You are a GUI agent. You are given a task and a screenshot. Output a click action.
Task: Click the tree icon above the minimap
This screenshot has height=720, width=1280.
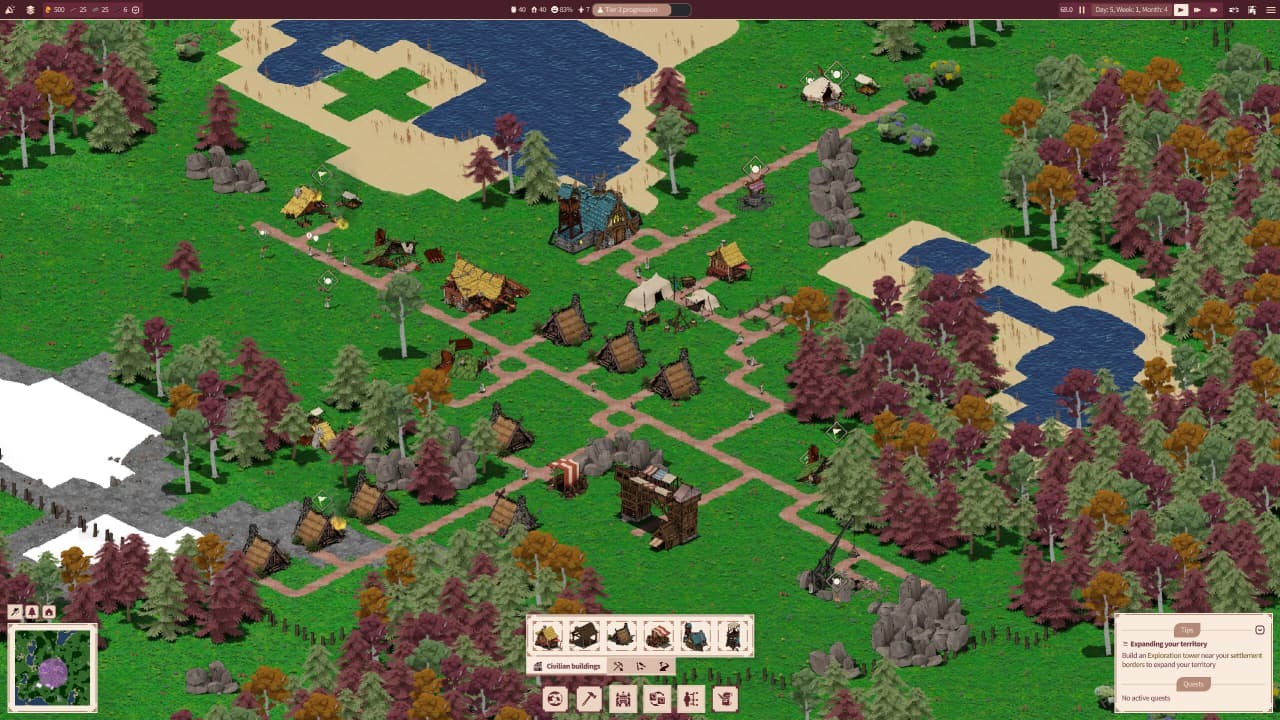click(x=30, y=611)
